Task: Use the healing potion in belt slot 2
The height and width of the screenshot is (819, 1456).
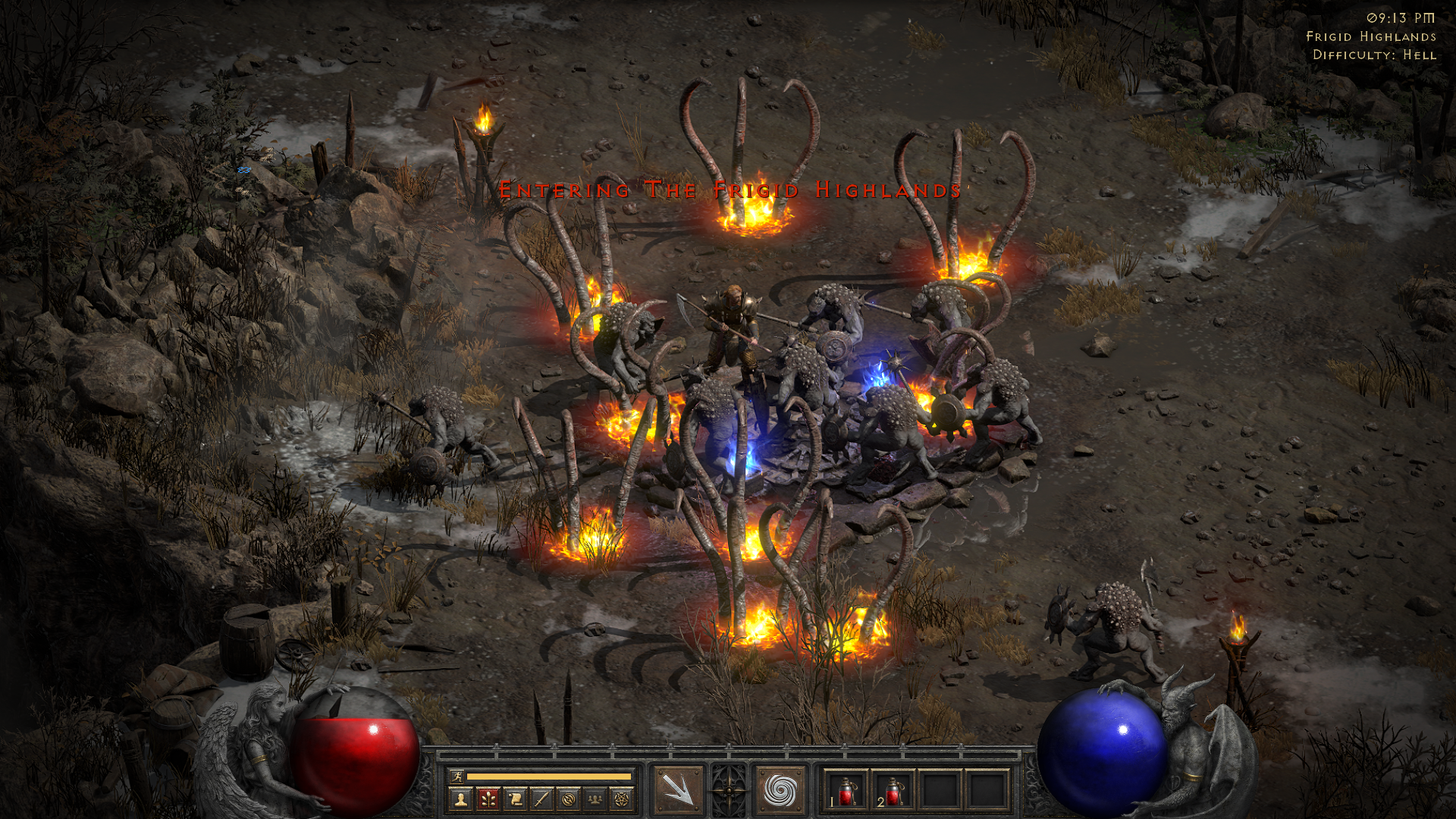Action: [894, 791]
